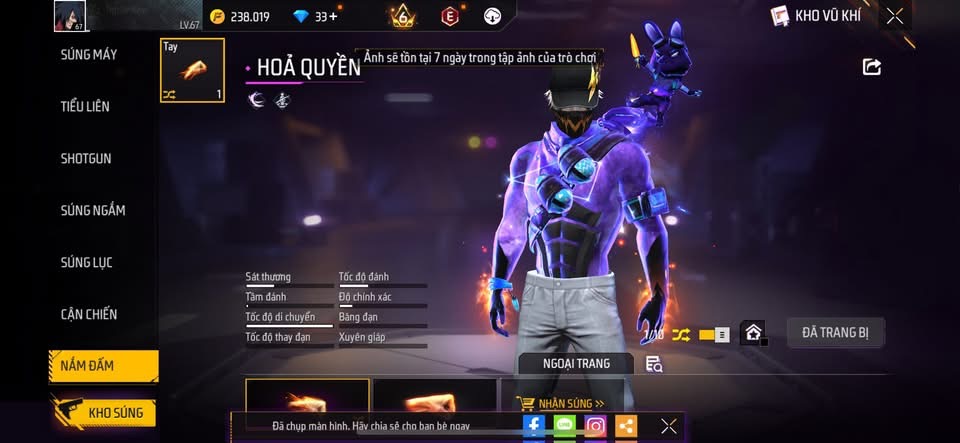960x443 pixels.
Task: Close the Kho Vũ Khí screen
Action: [x=895, y=15]
